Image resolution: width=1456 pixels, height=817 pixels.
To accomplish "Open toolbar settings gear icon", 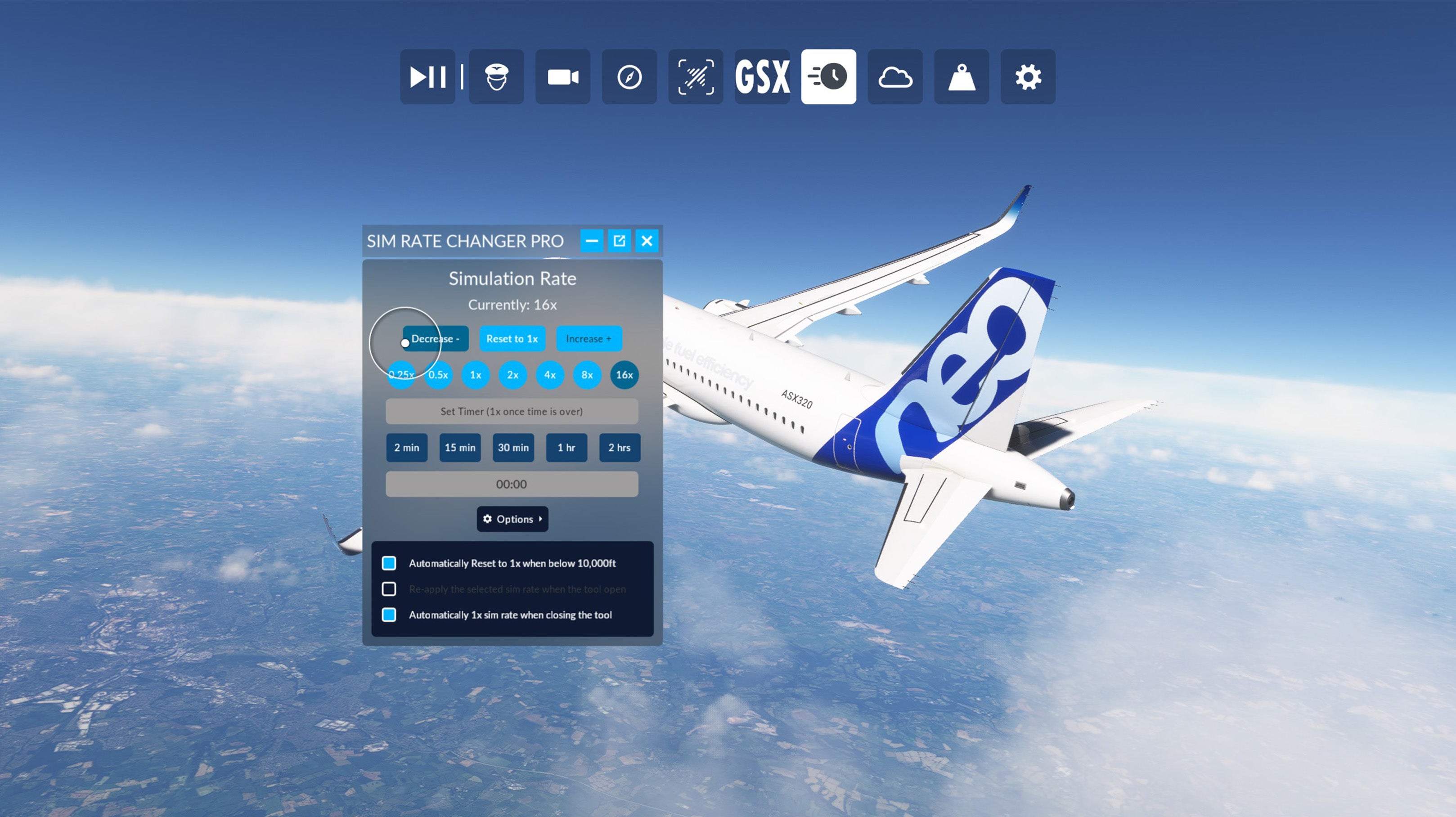I will [x=1028, y=77].
